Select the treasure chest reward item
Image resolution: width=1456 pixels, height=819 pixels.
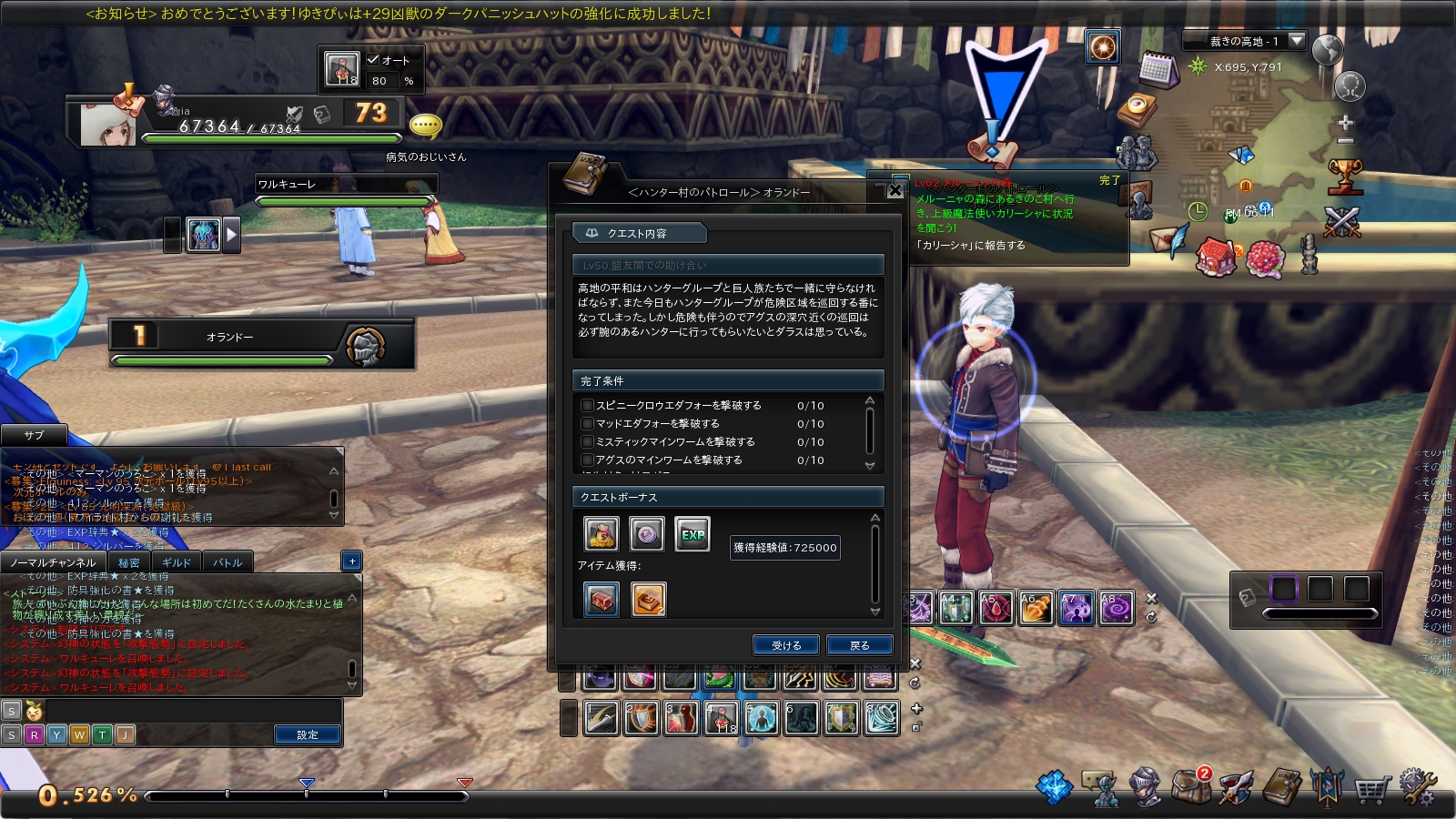point(602,600)
